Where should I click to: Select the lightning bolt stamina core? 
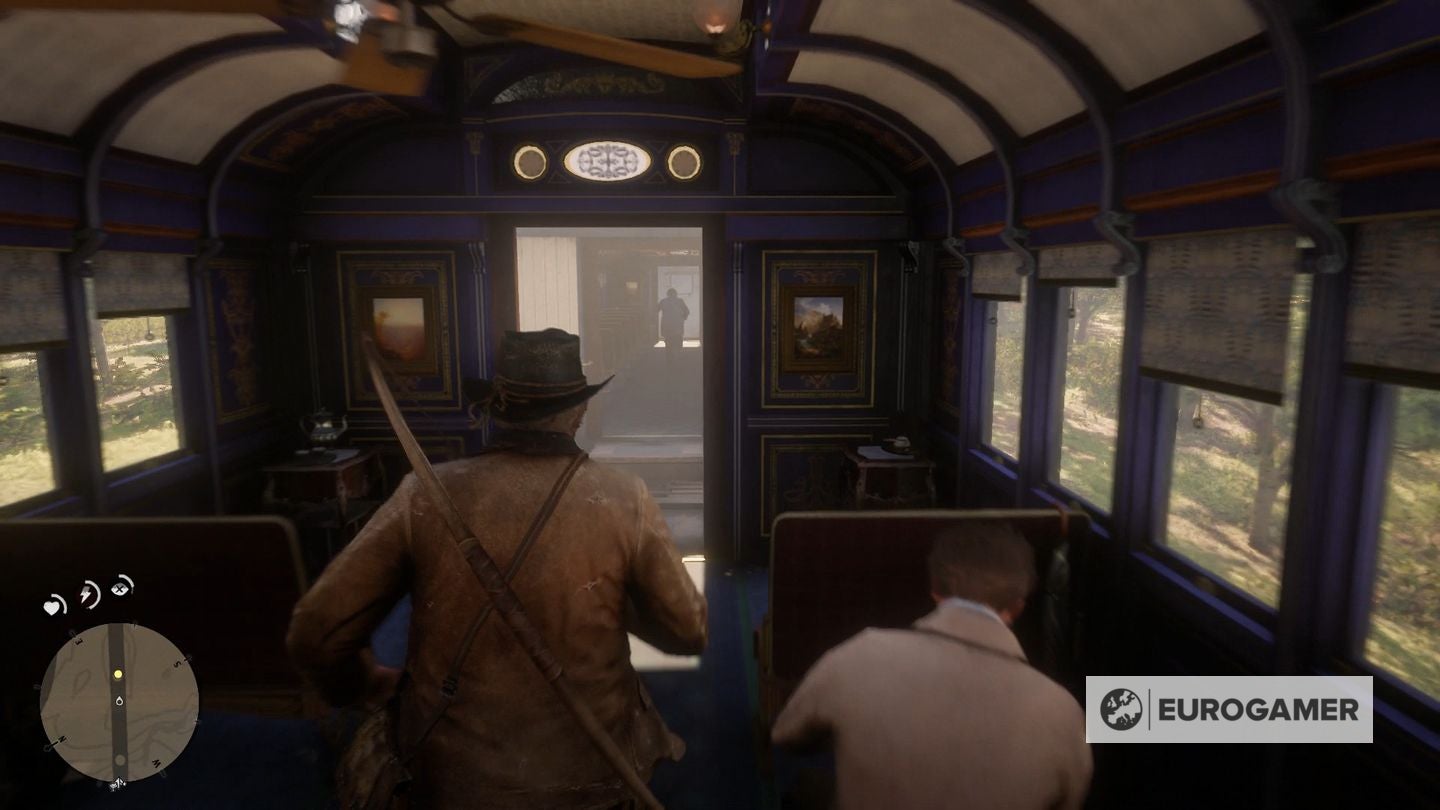(x=90, y=593)
